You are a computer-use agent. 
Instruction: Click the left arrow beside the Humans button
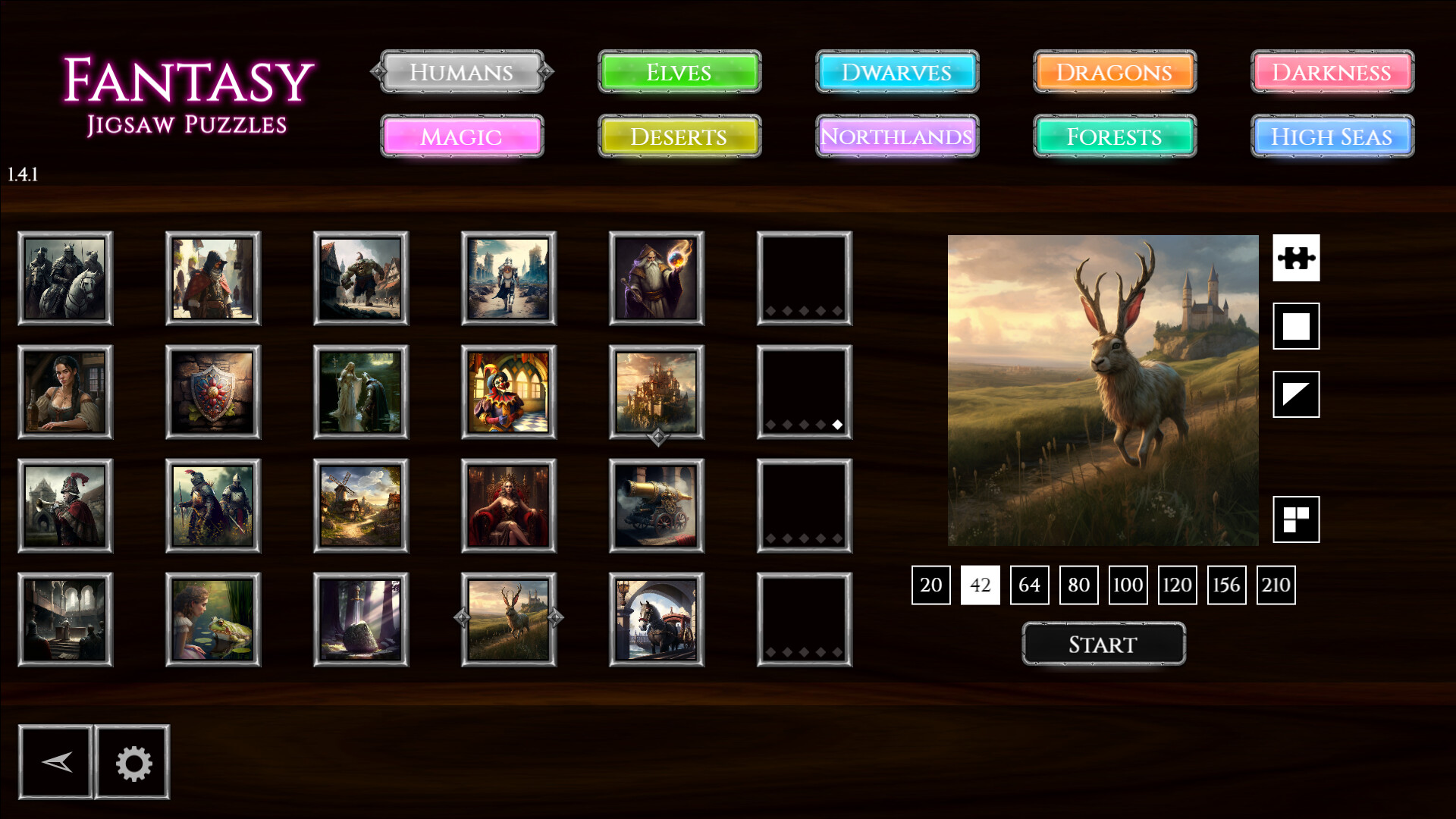coord(376,72)
